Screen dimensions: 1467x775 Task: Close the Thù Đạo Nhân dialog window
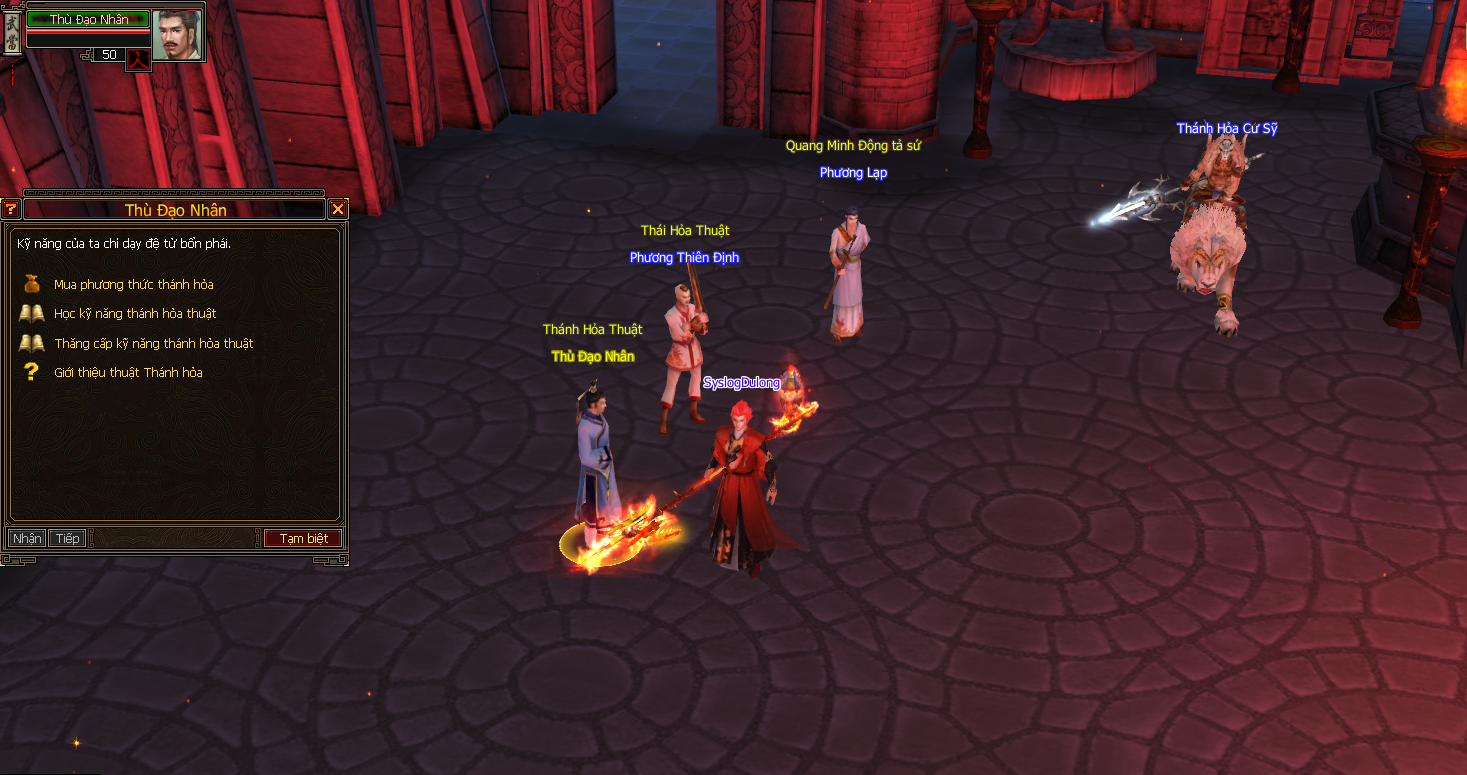coord(338,209)
